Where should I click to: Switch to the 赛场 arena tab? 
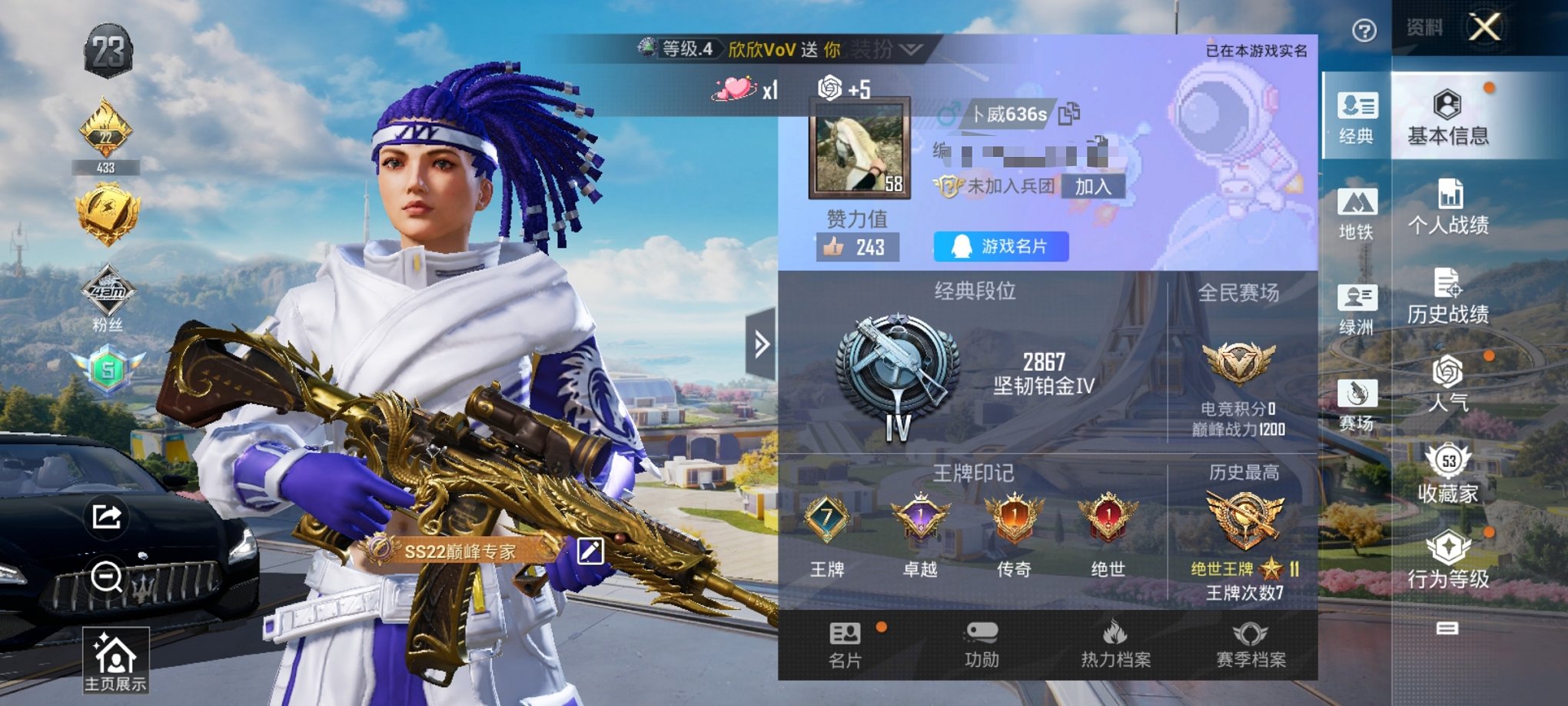click(1357, 405)
